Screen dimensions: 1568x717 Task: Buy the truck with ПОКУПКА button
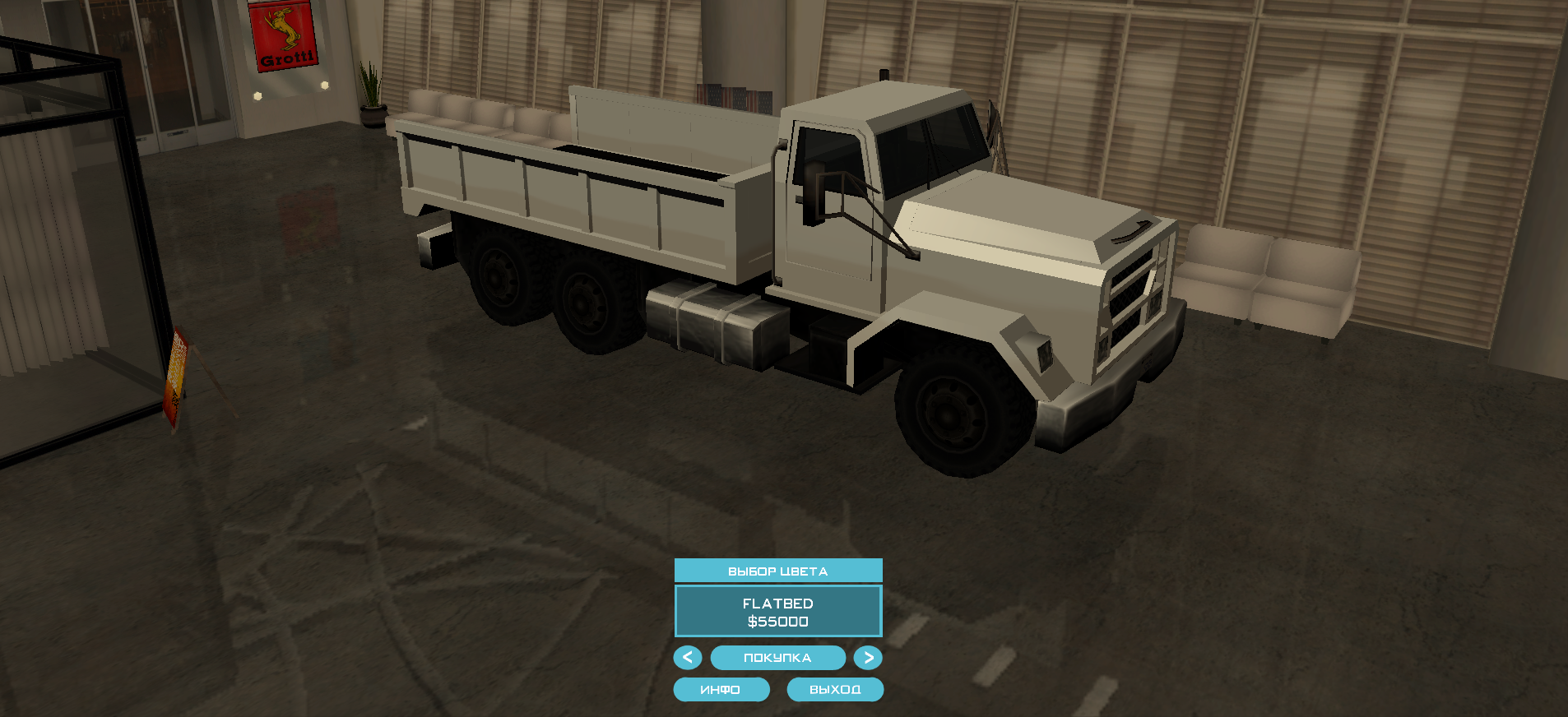[x=777, y=658]
